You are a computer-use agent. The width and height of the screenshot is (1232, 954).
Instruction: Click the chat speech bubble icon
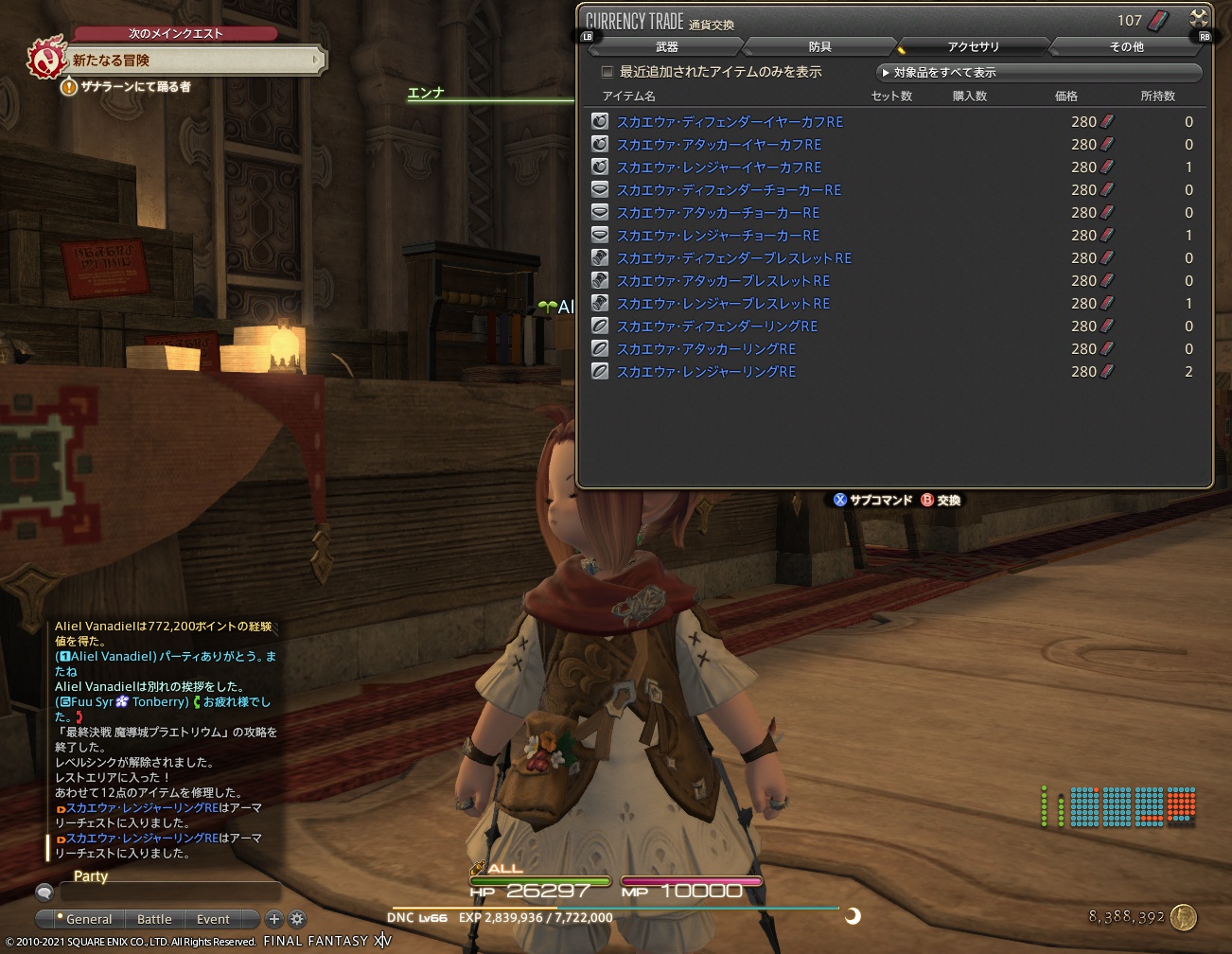coord(44,891)
